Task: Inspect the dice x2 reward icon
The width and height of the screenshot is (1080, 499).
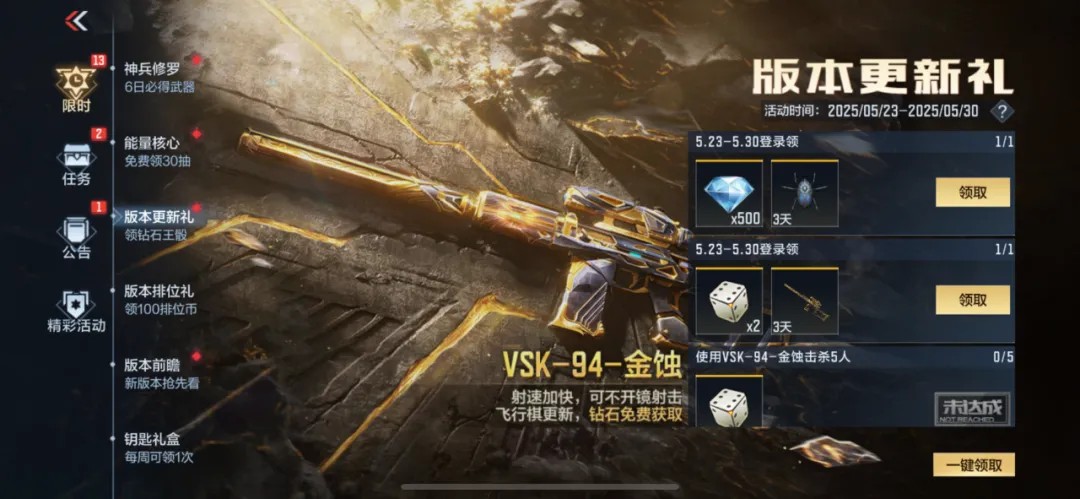Action: (x=729, y=300)
